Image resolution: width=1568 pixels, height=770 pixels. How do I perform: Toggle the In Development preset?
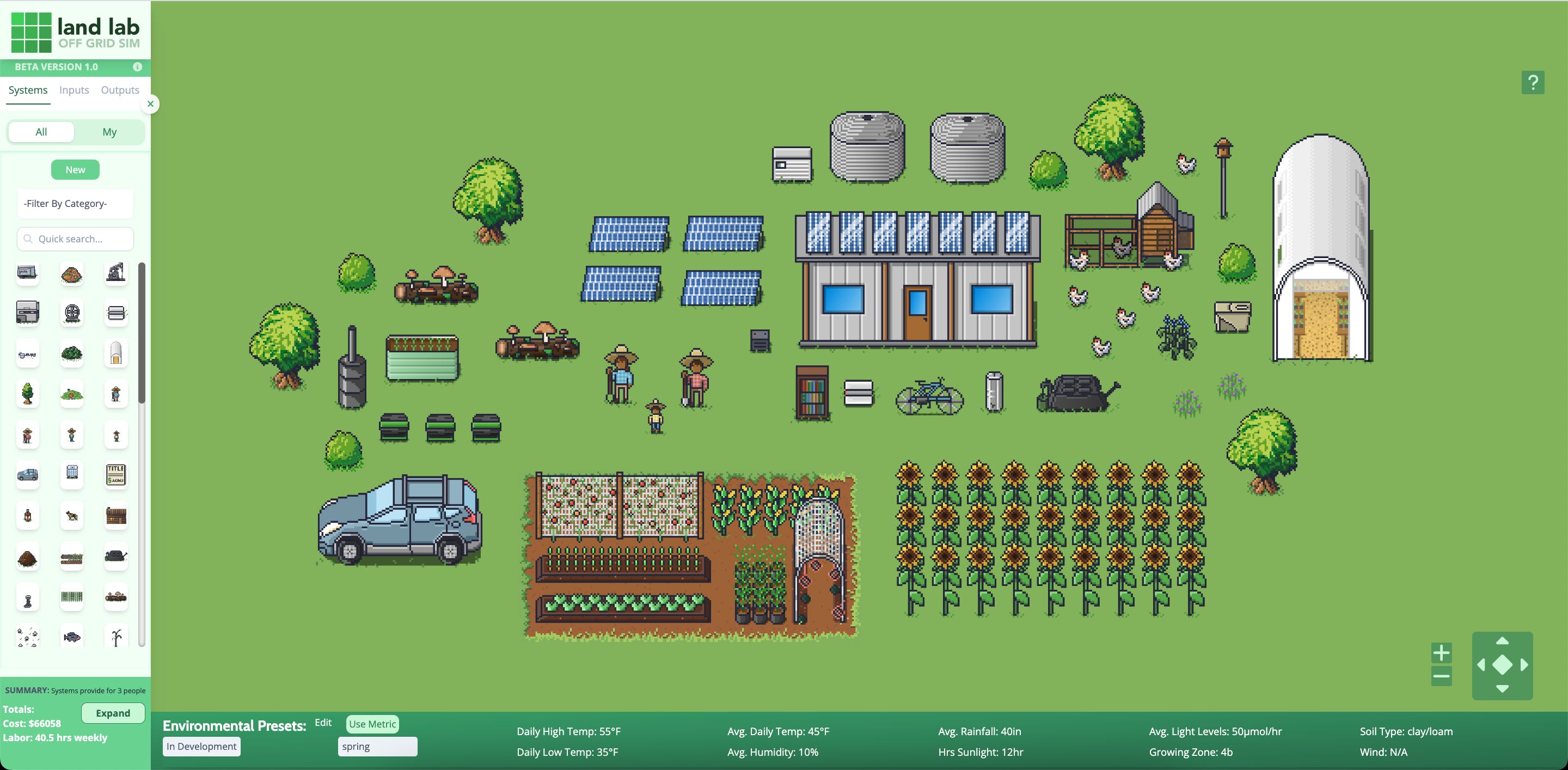(201, 745)
